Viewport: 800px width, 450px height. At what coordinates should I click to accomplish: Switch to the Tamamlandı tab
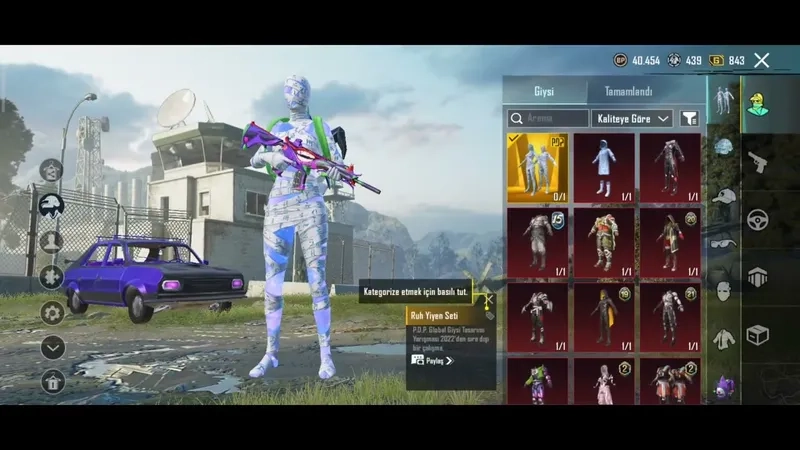pos(629,92)
